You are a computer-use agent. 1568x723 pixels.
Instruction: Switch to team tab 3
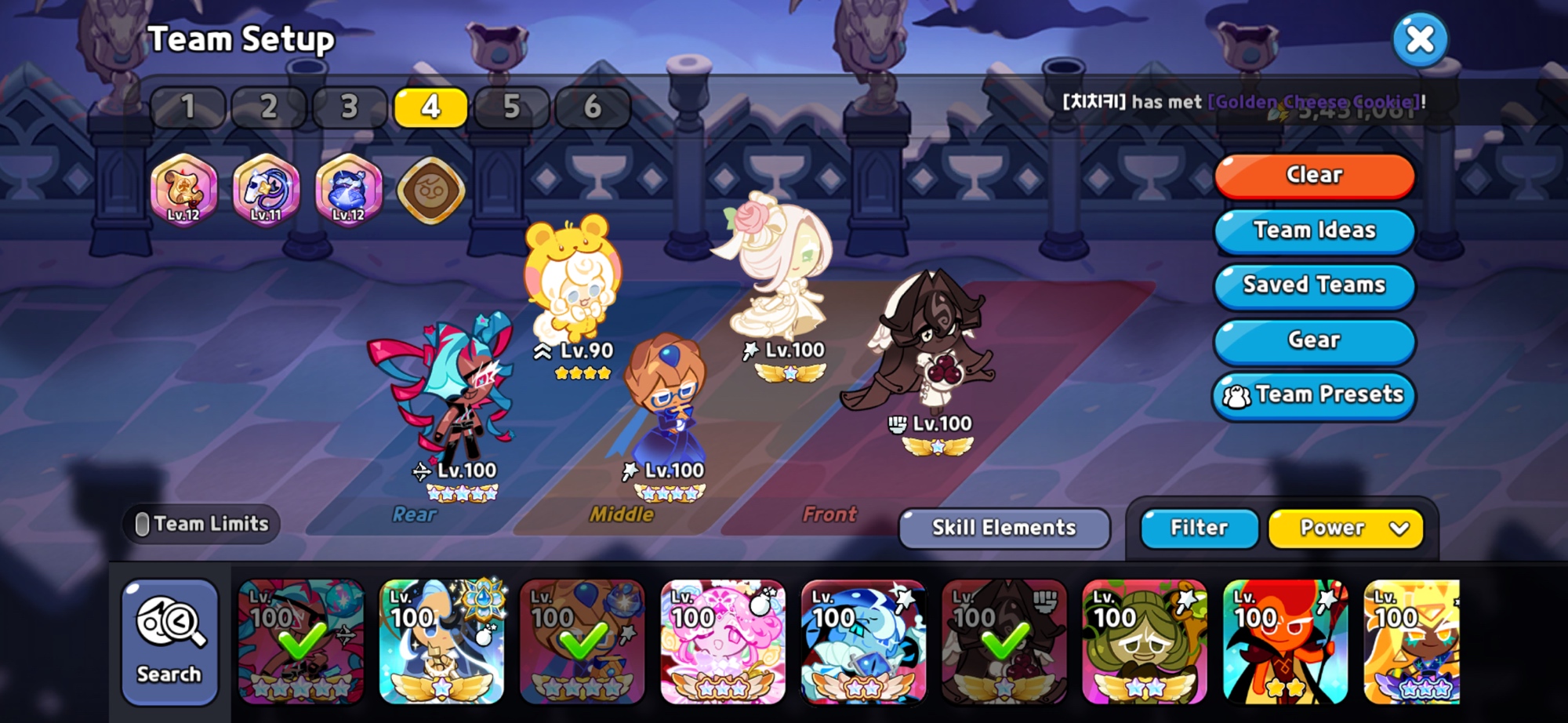(x=350, y=107)
